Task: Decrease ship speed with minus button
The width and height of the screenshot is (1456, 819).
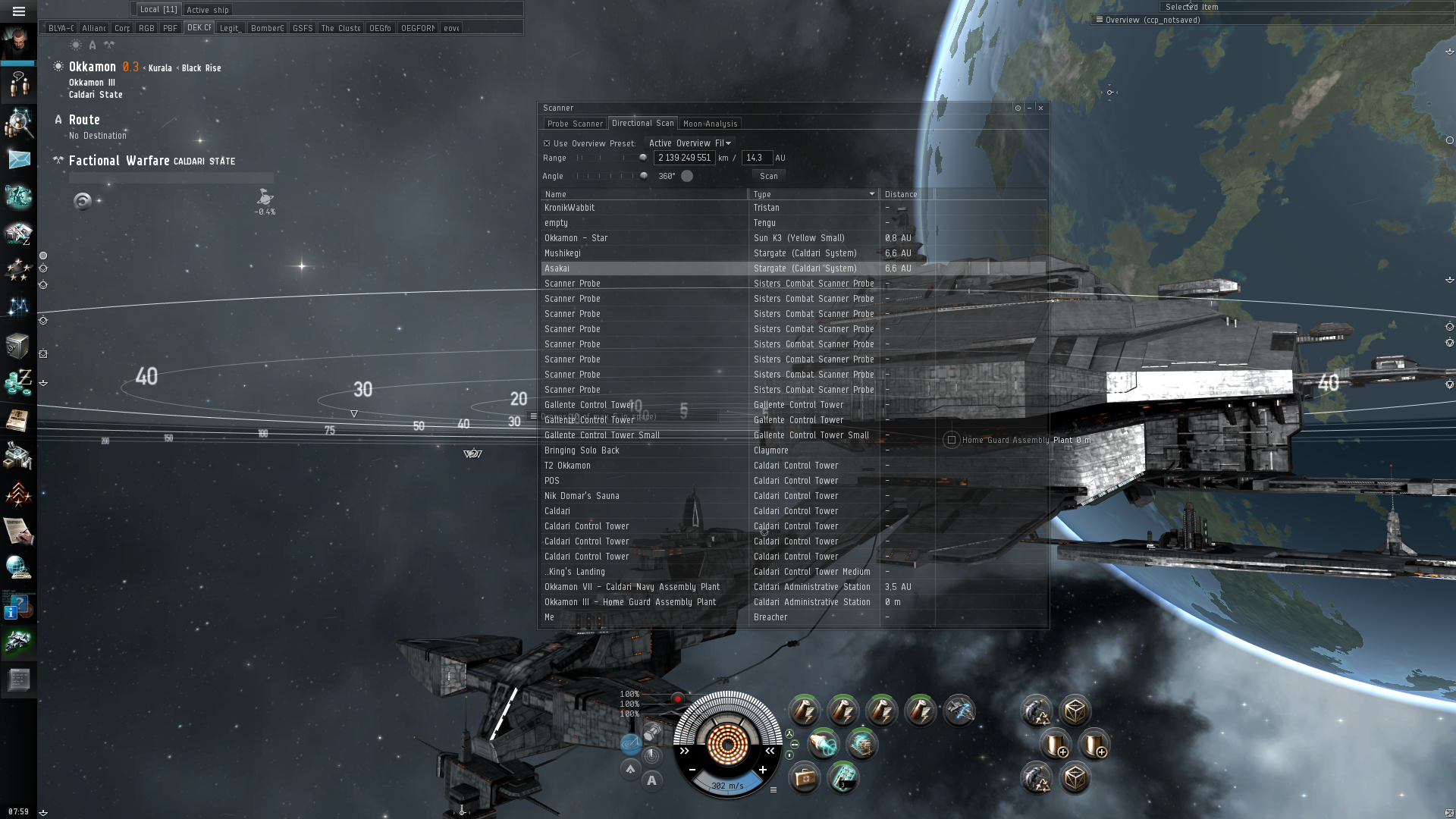Action: (x=692, y=770)
